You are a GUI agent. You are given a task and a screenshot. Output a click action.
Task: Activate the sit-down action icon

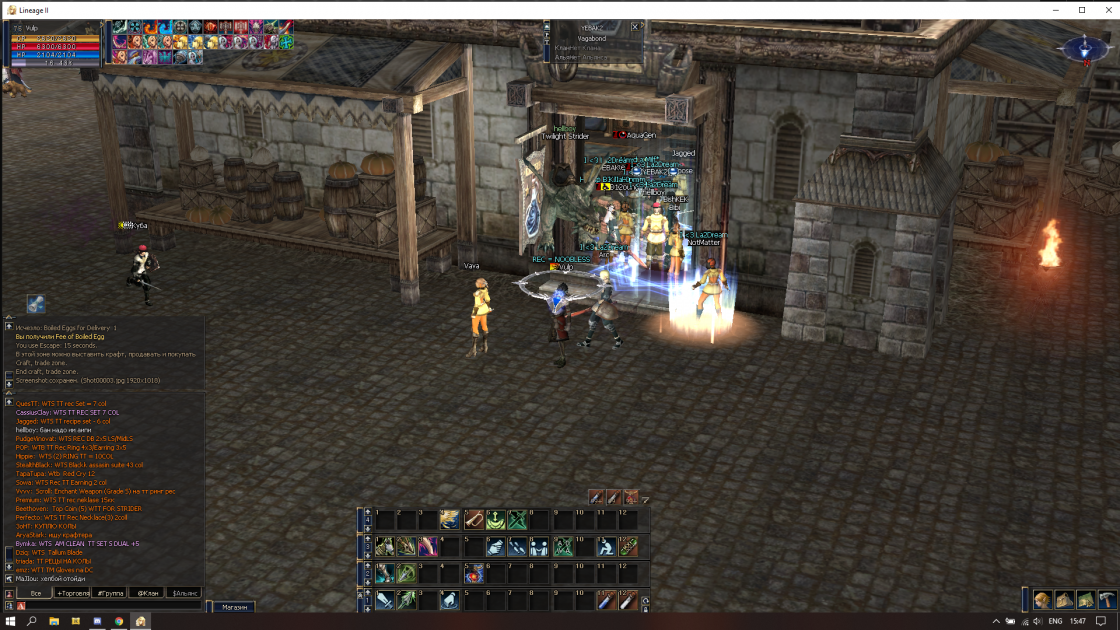605,547
